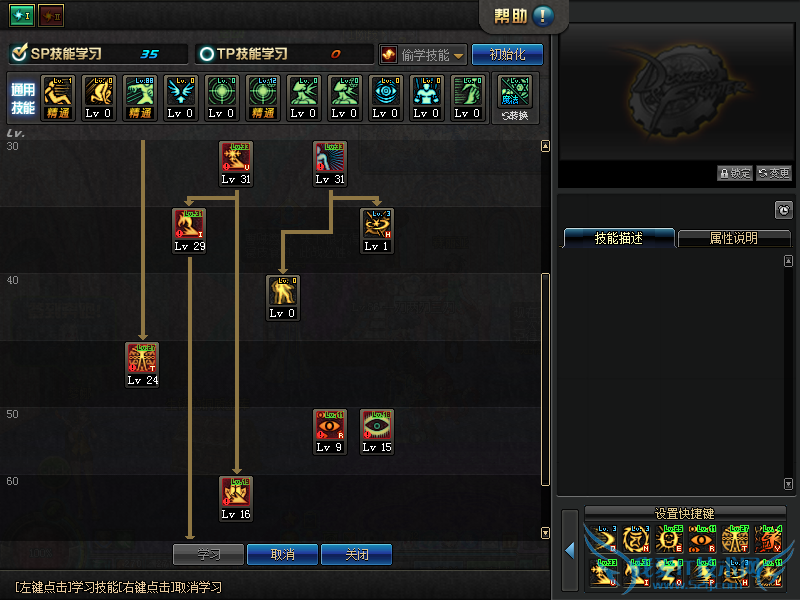Screen dimensions: 800x600
Task: Click the 锁定 lock button
Action: click(734, 173)
